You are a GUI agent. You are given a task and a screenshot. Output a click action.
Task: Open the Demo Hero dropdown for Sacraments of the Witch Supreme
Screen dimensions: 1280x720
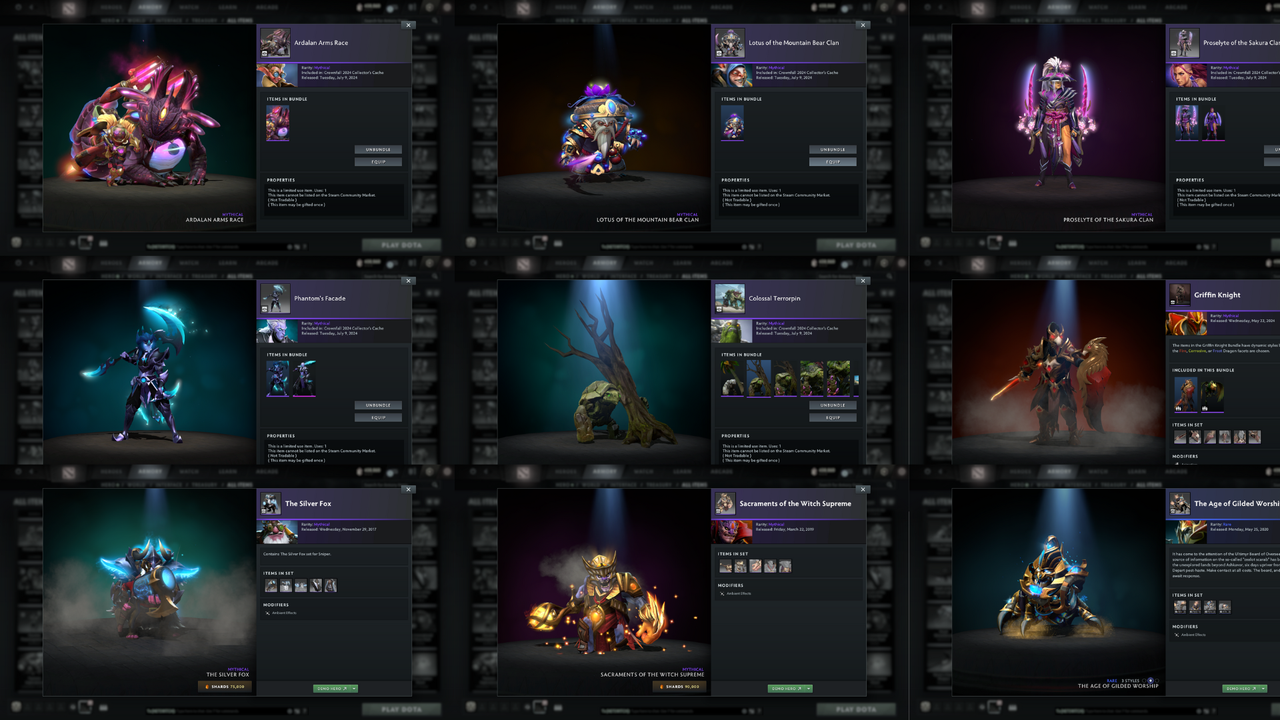[808, 688]
